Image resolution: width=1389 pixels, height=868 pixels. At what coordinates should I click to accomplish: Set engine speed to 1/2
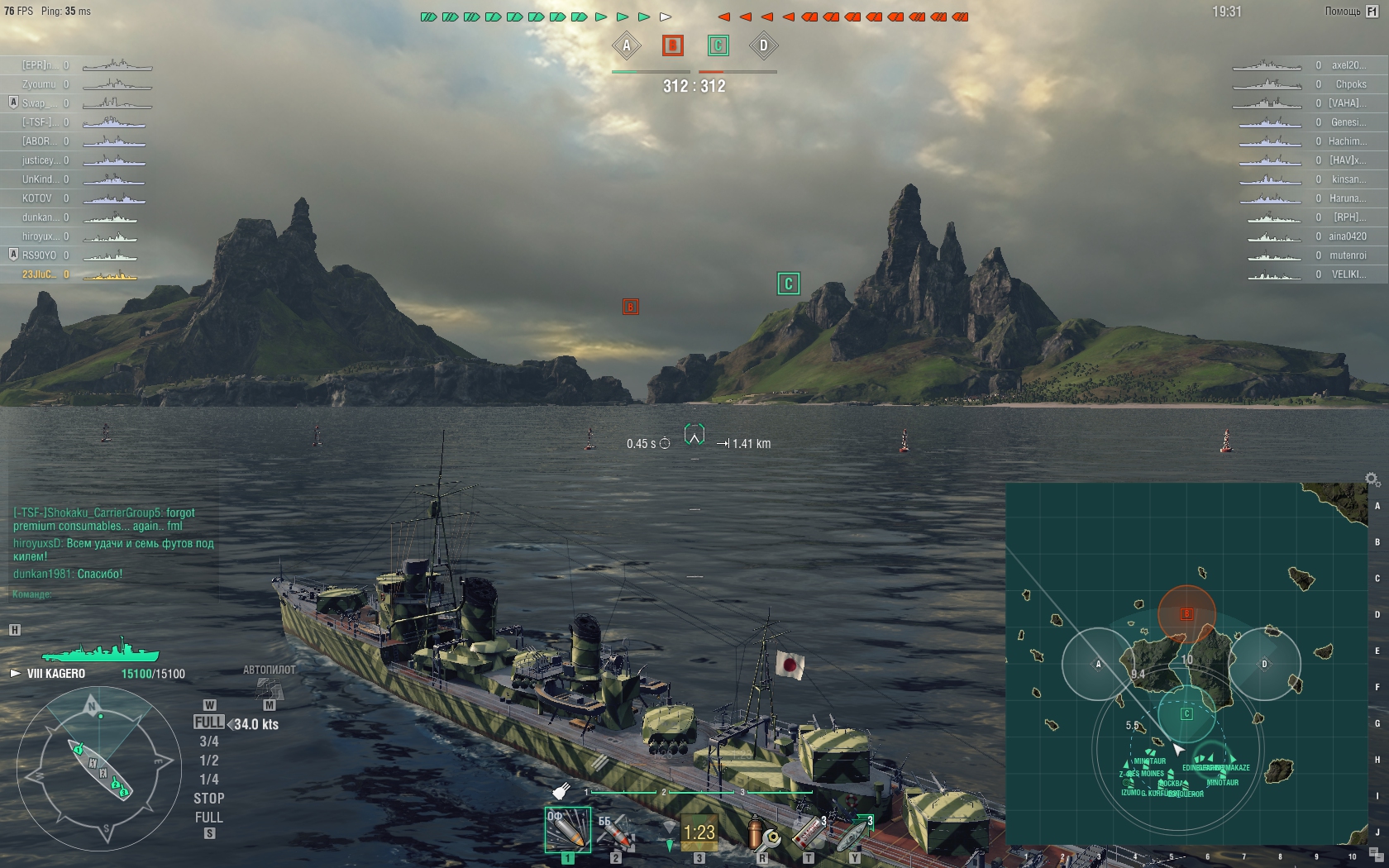click(x=208, y=761)
